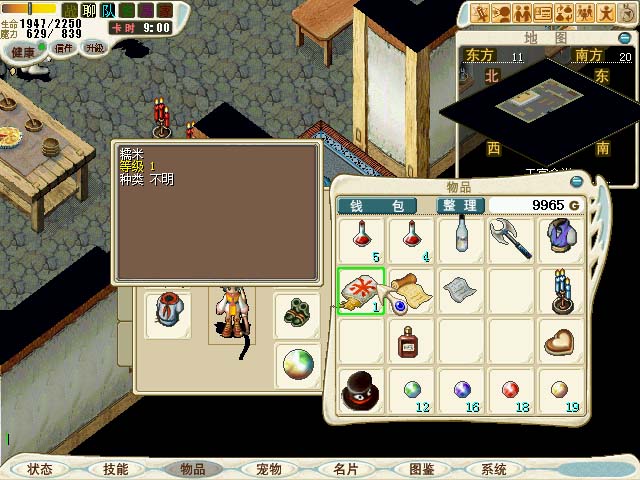Open the 宠物 pets menu
The image size is (640, 480).
(268, 469)
